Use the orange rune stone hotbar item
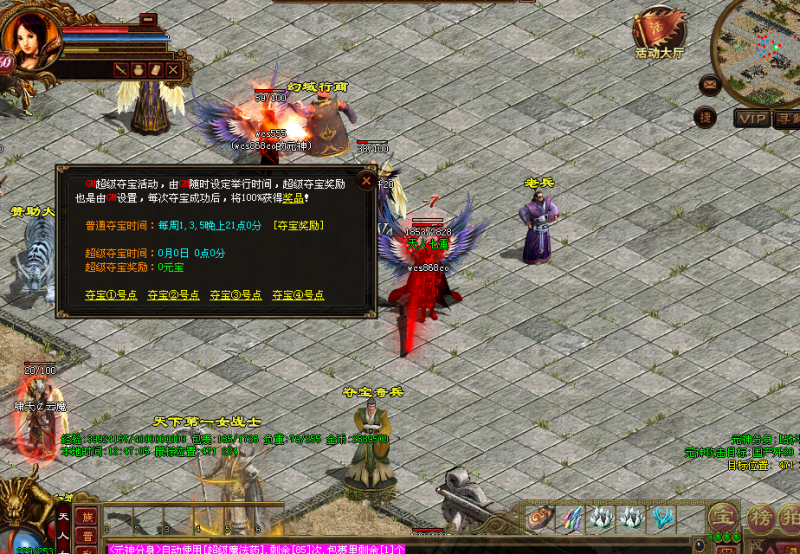This screenshot has width=800, height=554. pyautogui.click(x=539, y=517)
